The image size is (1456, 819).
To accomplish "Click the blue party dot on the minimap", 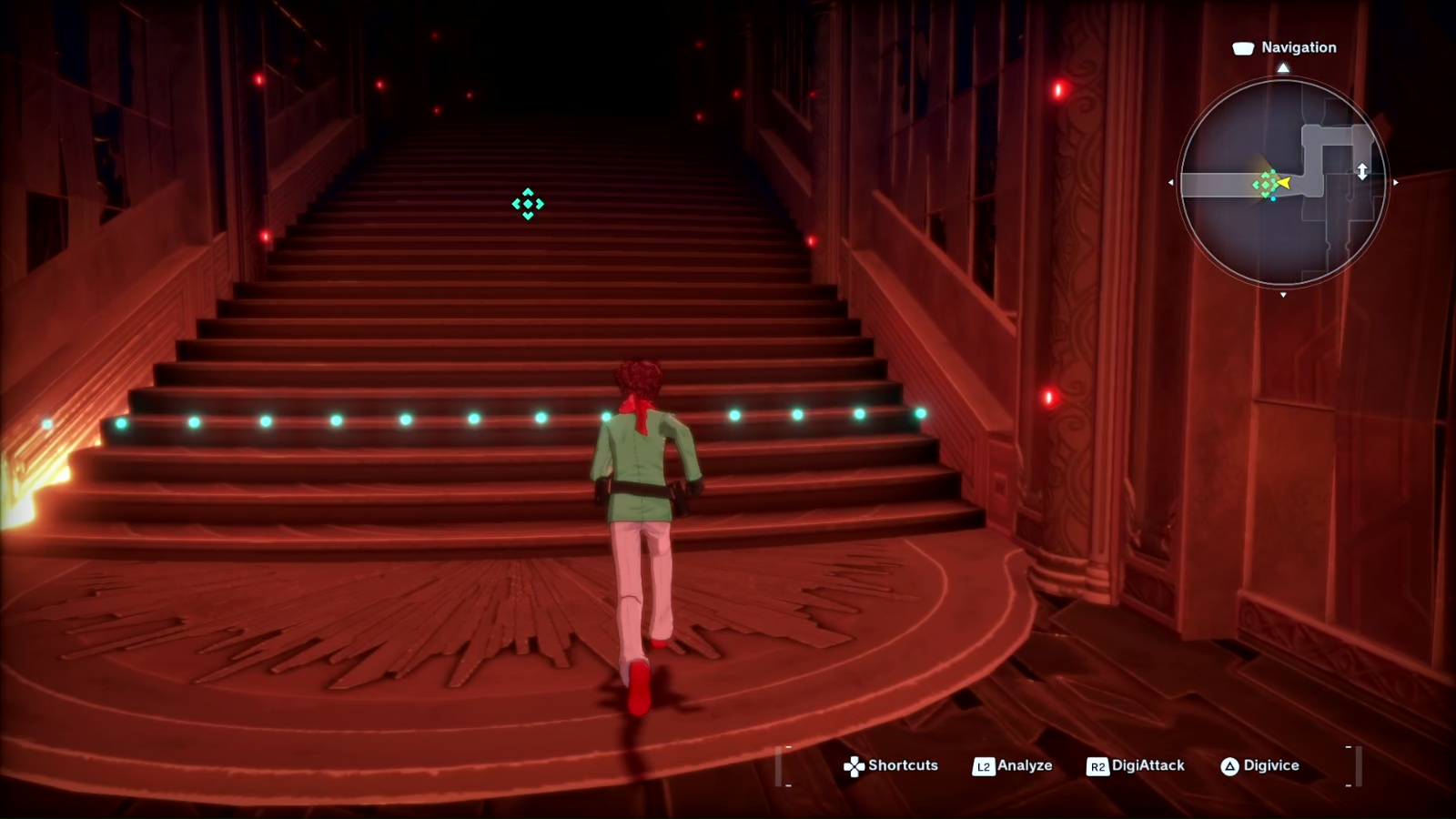I will [x=1273, y=199].
